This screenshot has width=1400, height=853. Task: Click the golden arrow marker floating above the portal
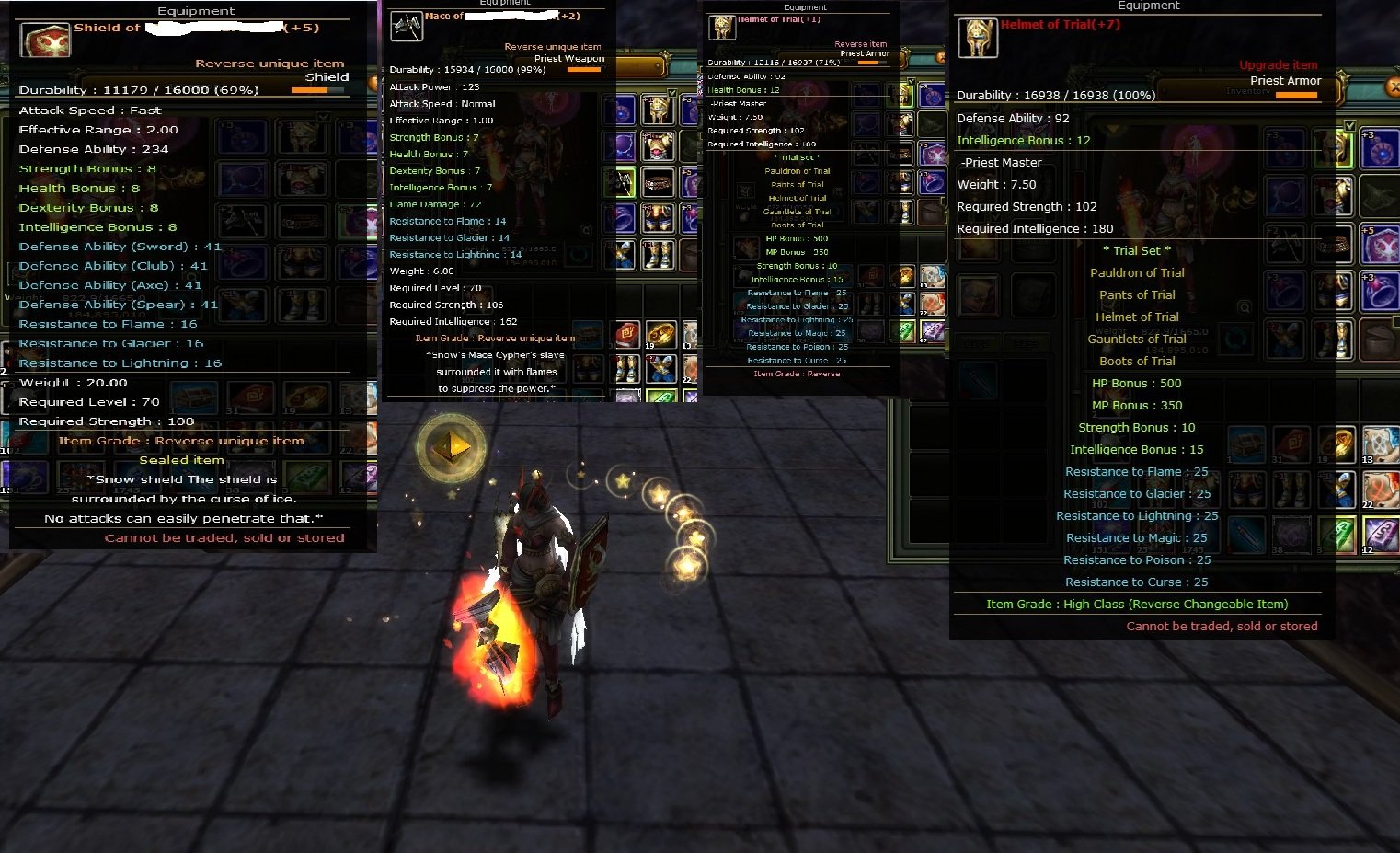[x=451, y=448]
